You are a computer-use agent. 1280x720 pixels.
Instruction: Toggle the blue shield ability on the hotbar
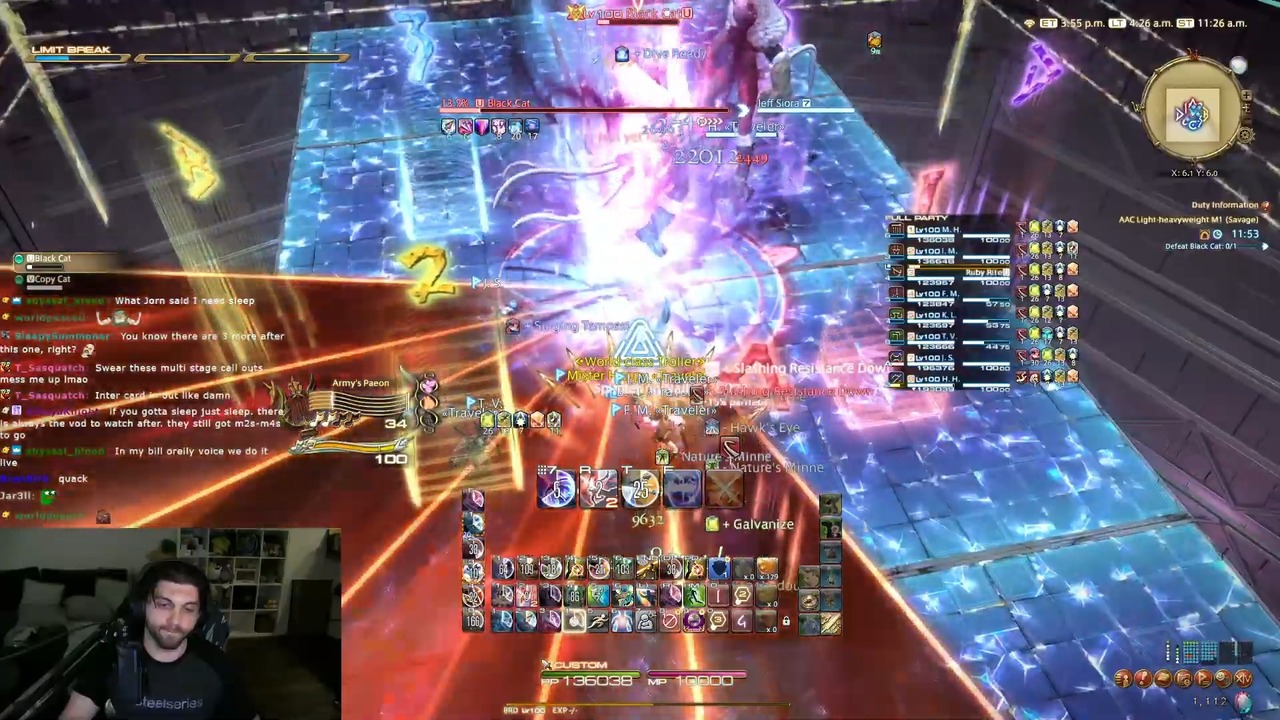coord(718,568)
